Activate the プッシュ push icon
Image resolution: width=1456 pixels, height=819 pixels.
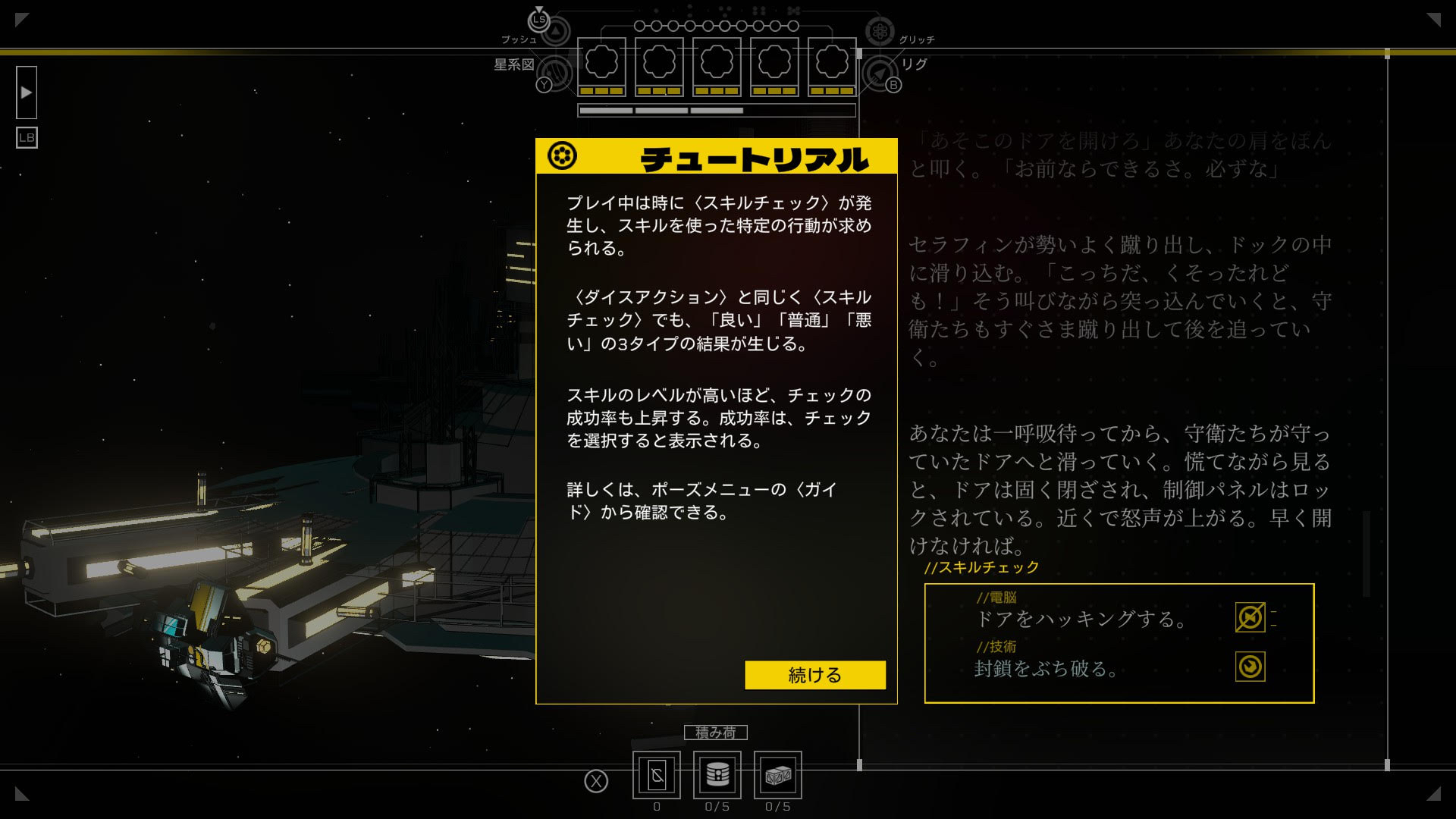click(555, 32)
